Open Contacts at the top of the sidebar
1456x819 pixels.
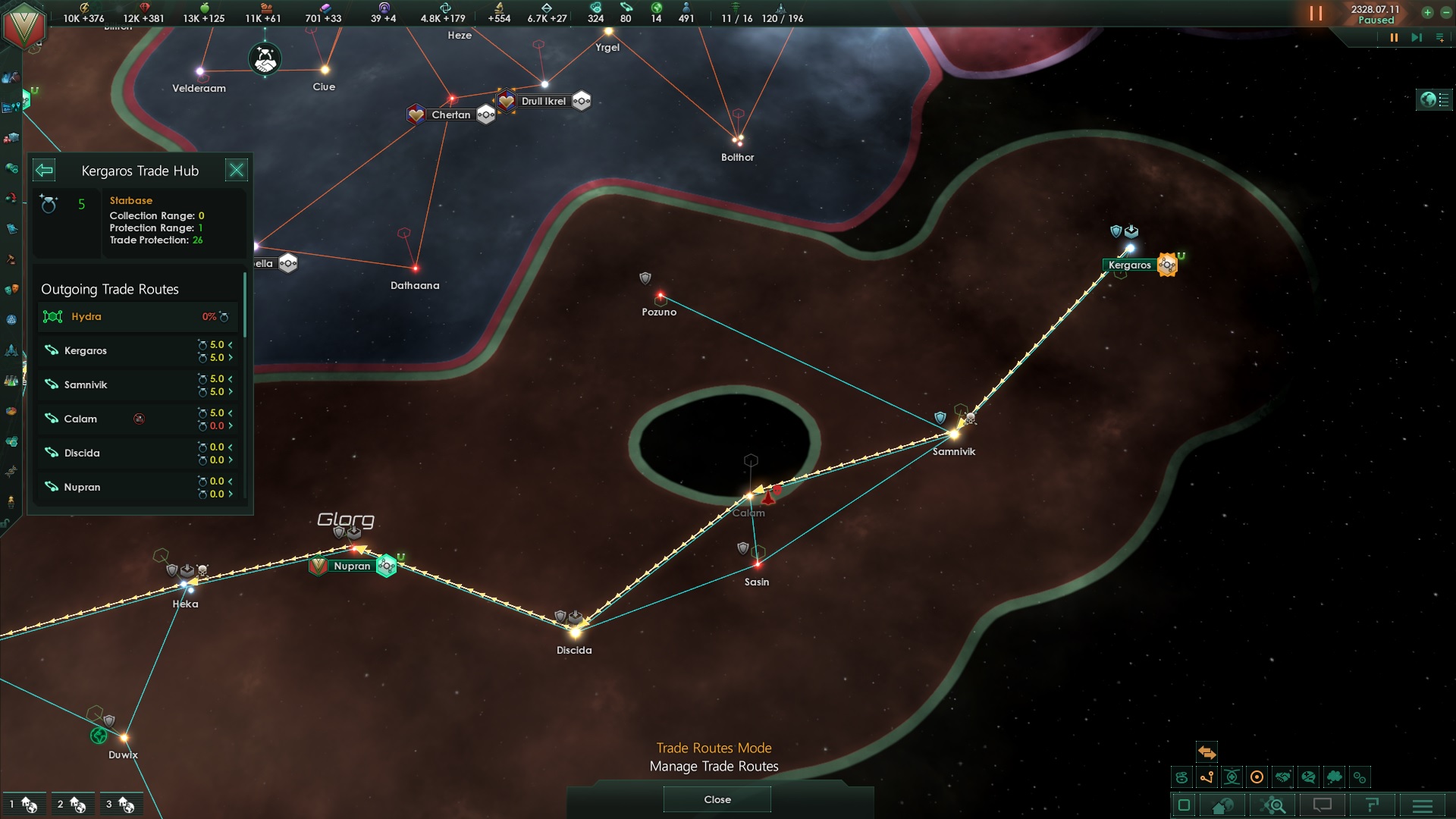11,79
